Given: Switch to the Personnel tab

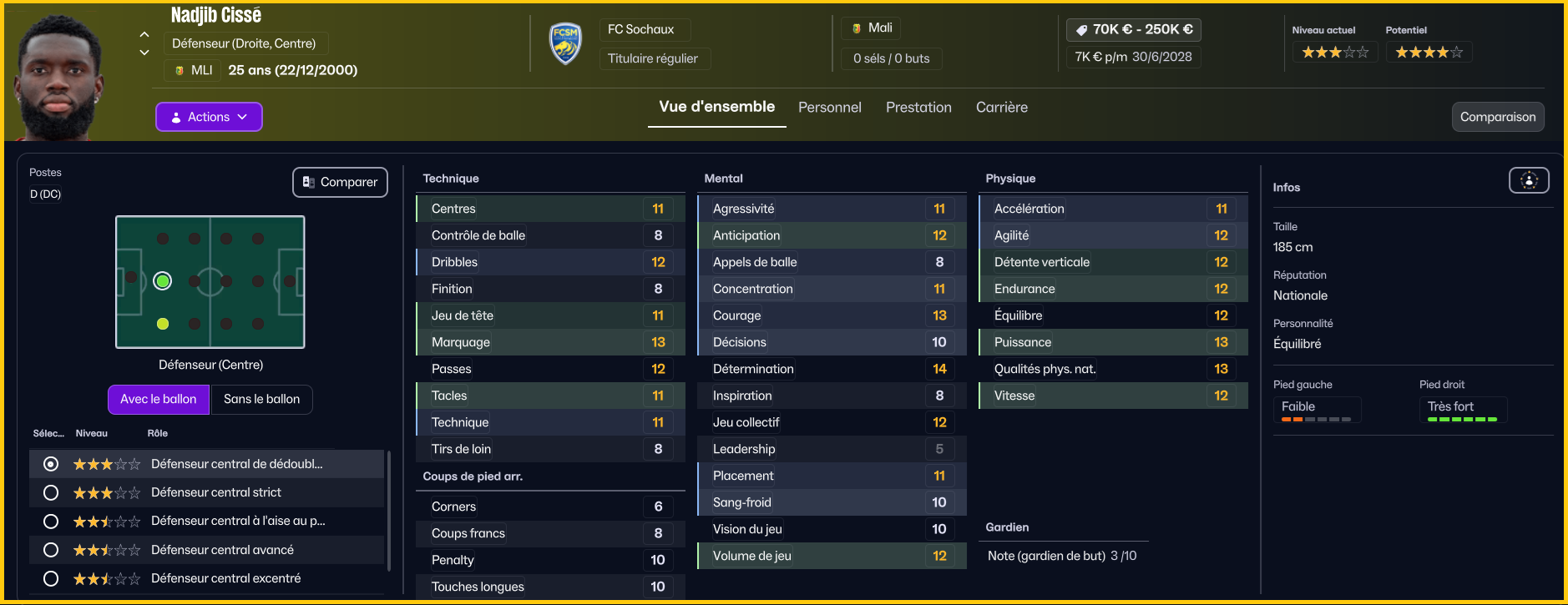Looking at the screenshot, I should coord(829,108).
